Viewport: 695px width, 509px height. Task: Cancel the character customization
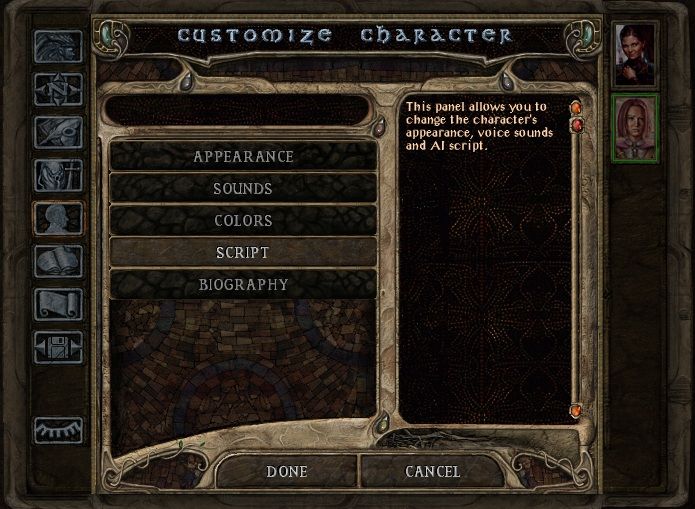(x=432, y=471)
